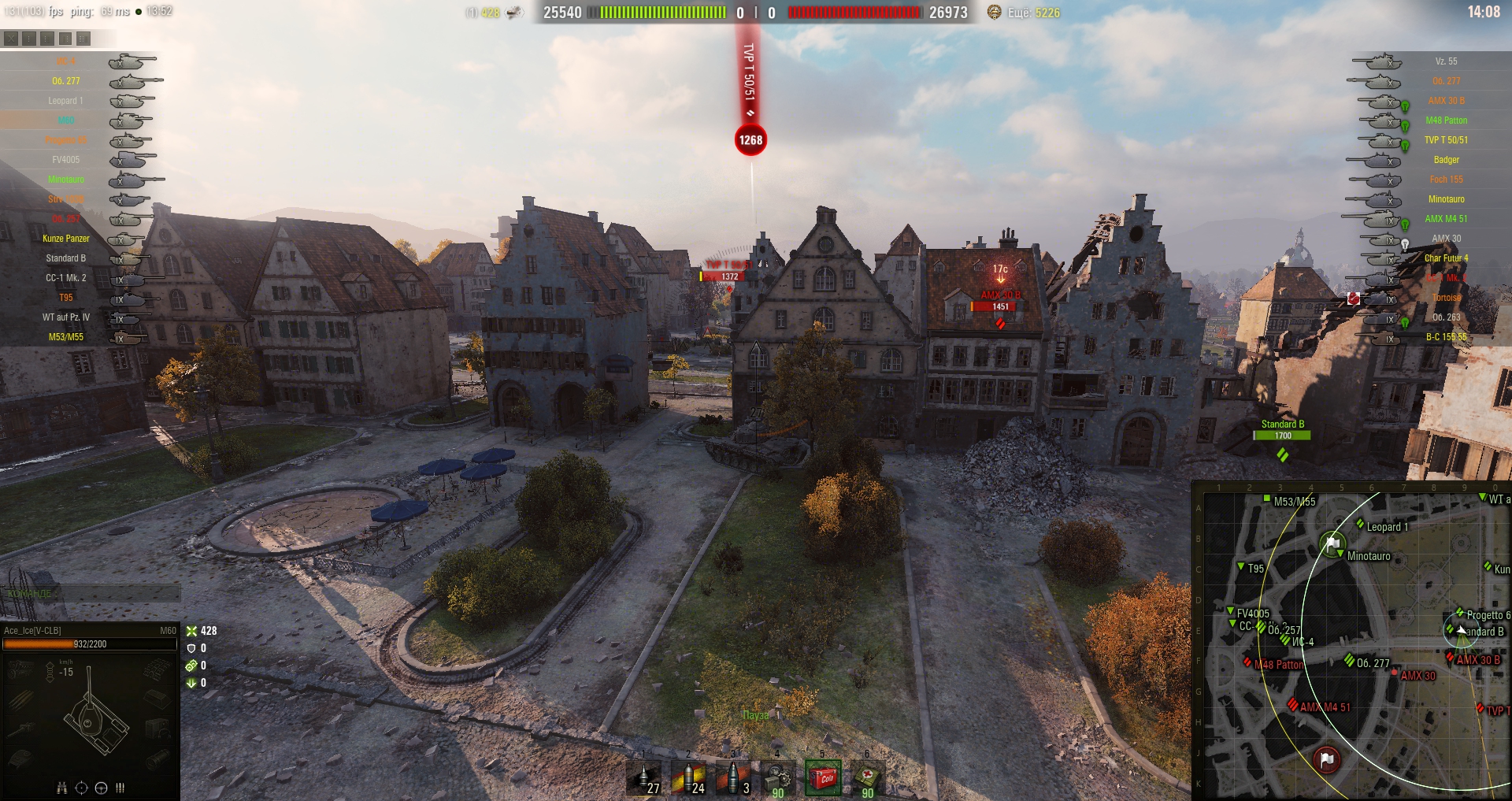Click the first player-panel mode button marked X

tap(11, 38)
